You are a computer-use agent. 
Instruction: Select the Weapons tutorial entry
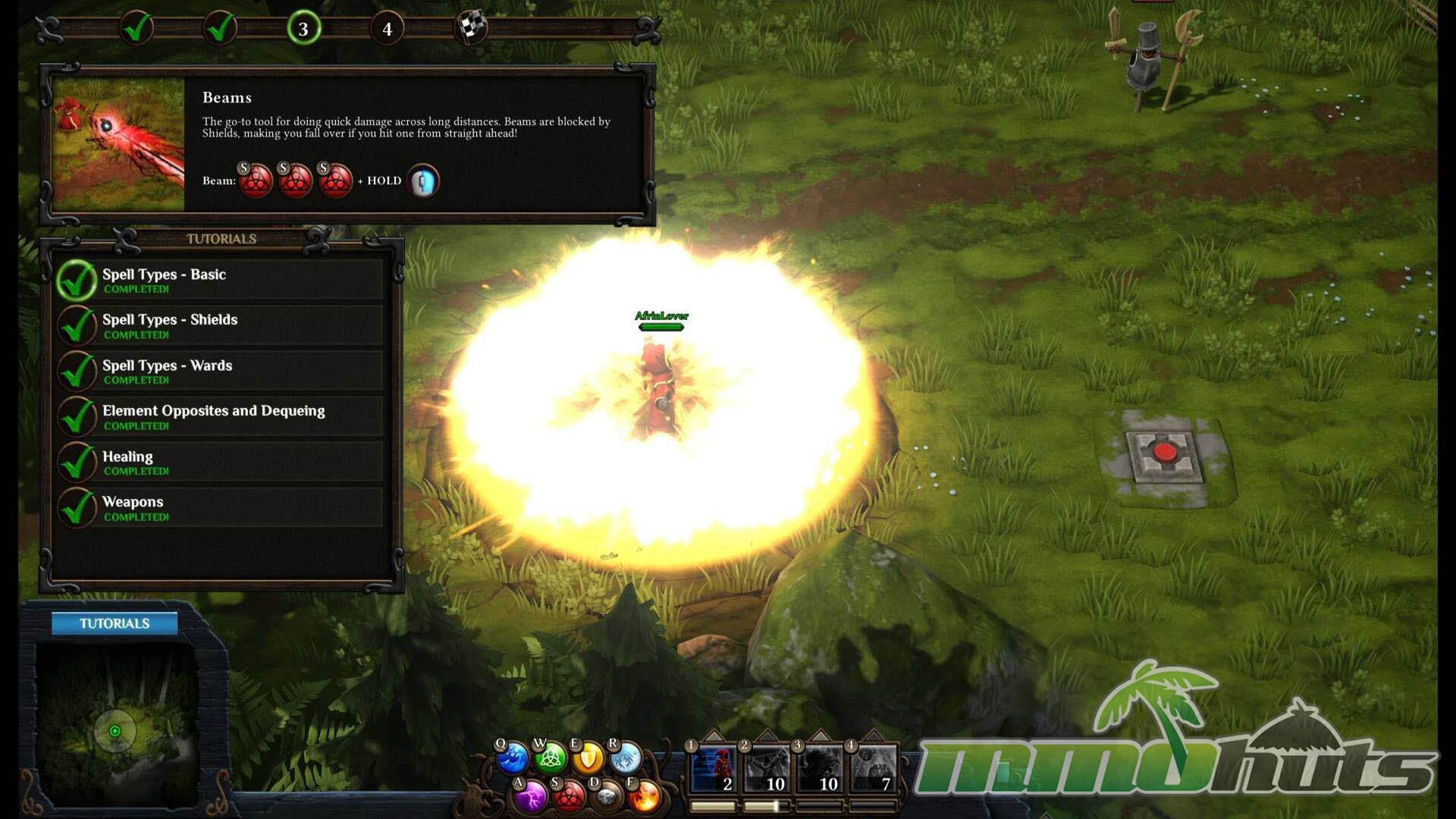pos(220,507)
